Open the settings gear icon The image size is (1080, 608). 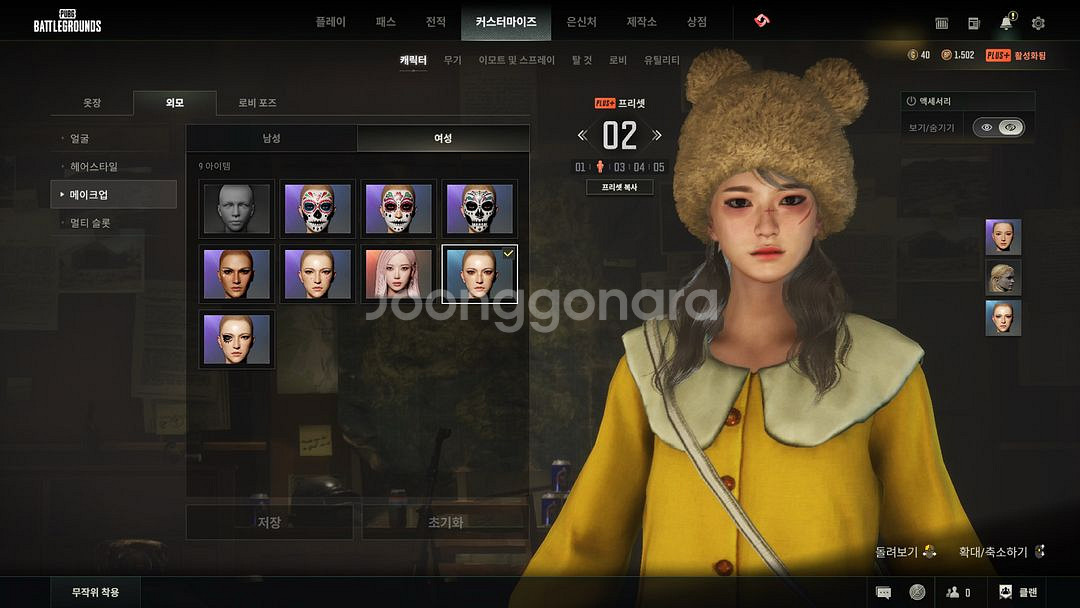pyautogui.click(x=1038, y=23)
